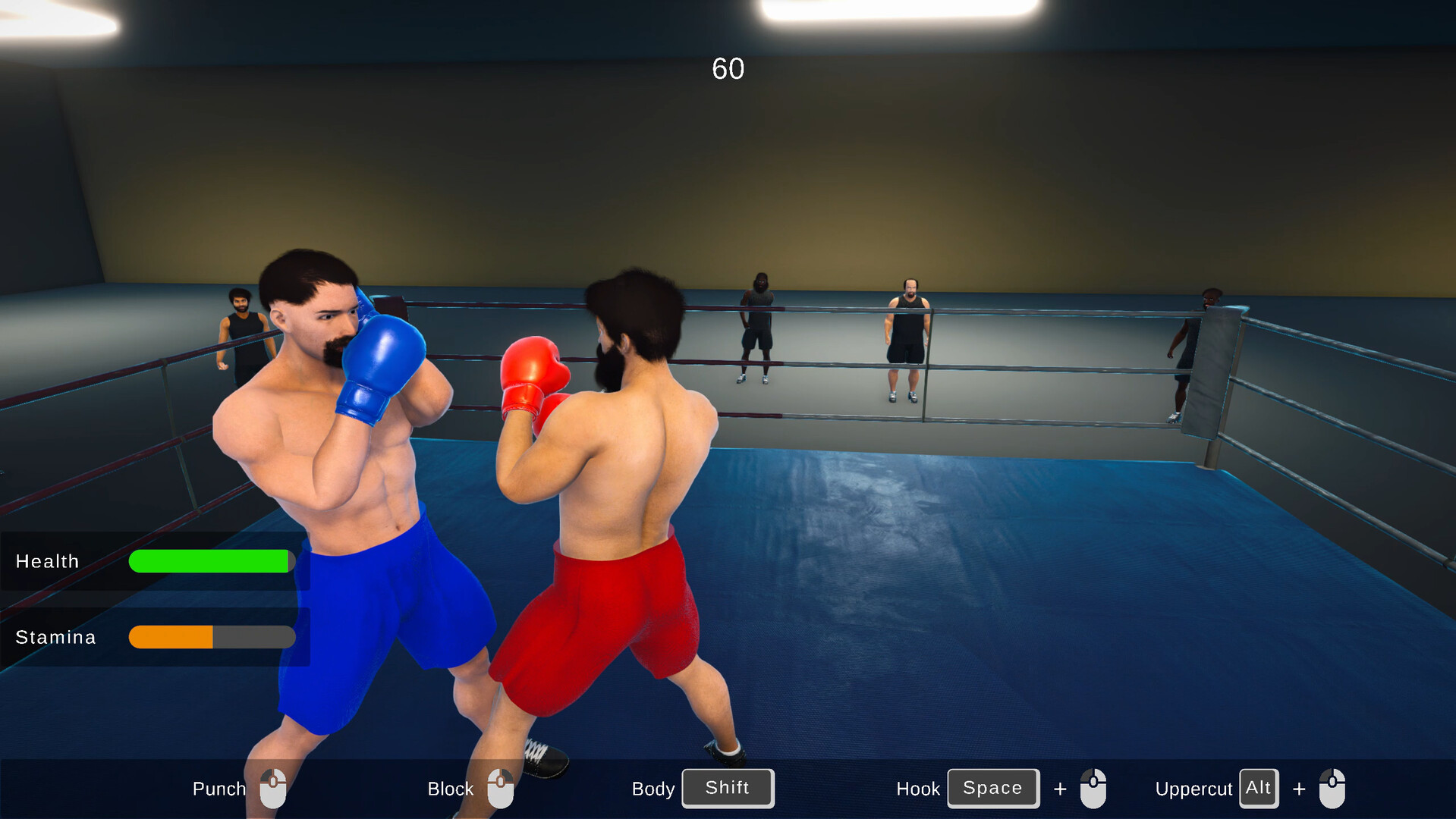
Task: Click the plus sign next to the Space key
Action: (x=1060, y=789)
